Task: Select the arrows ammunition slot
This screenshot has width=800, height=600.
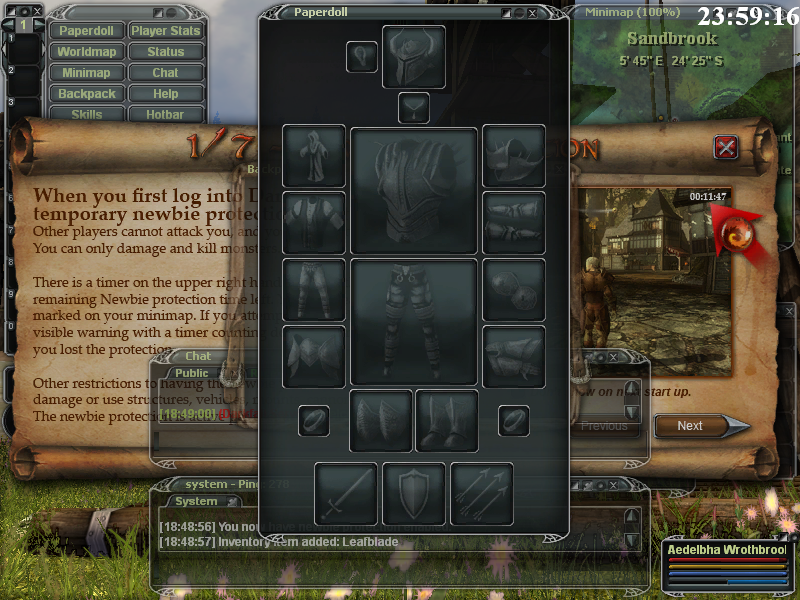Action: (482, 493)
